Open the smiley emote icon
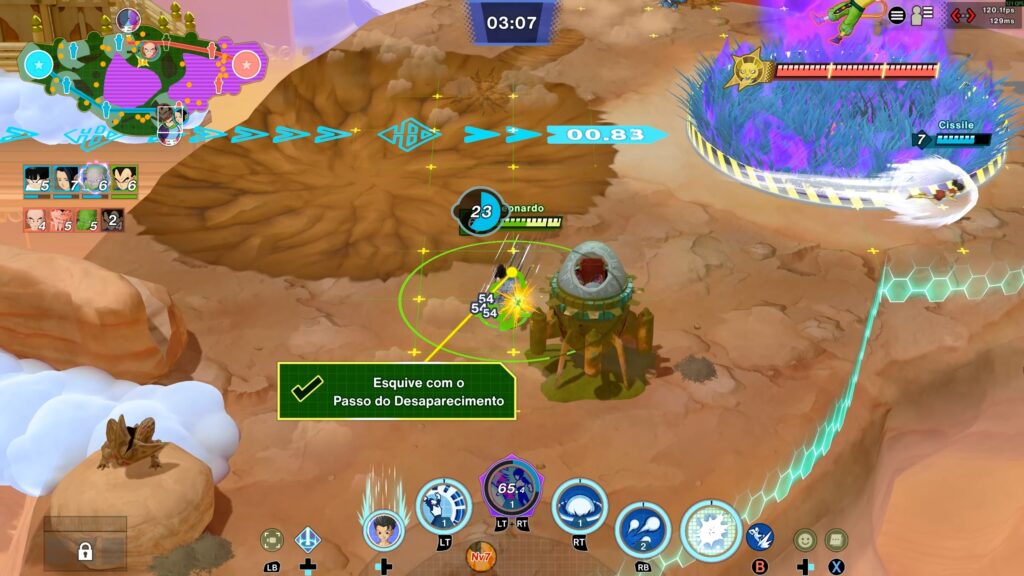The width and height of the screenshot is (1024, 576). (x=805, y=540)
